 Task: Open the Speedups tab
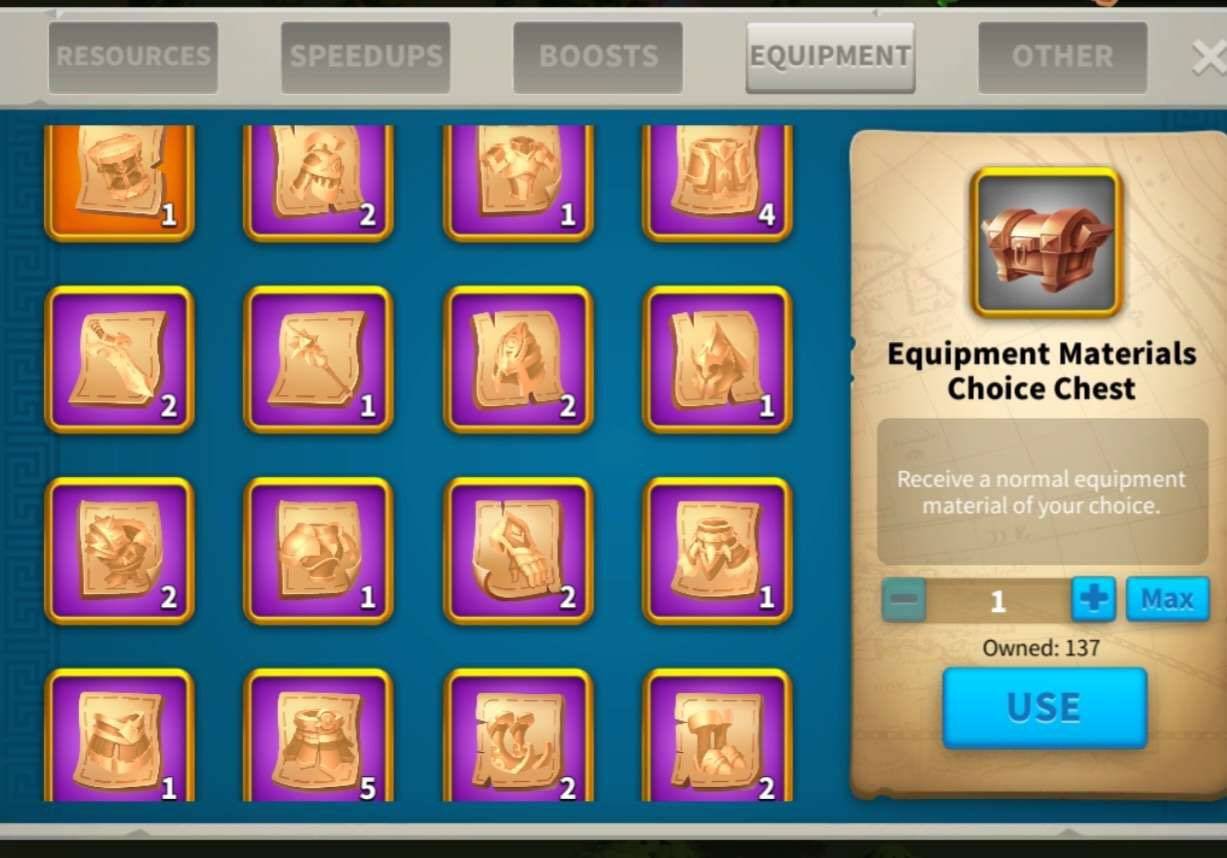(x=365, y=57)
